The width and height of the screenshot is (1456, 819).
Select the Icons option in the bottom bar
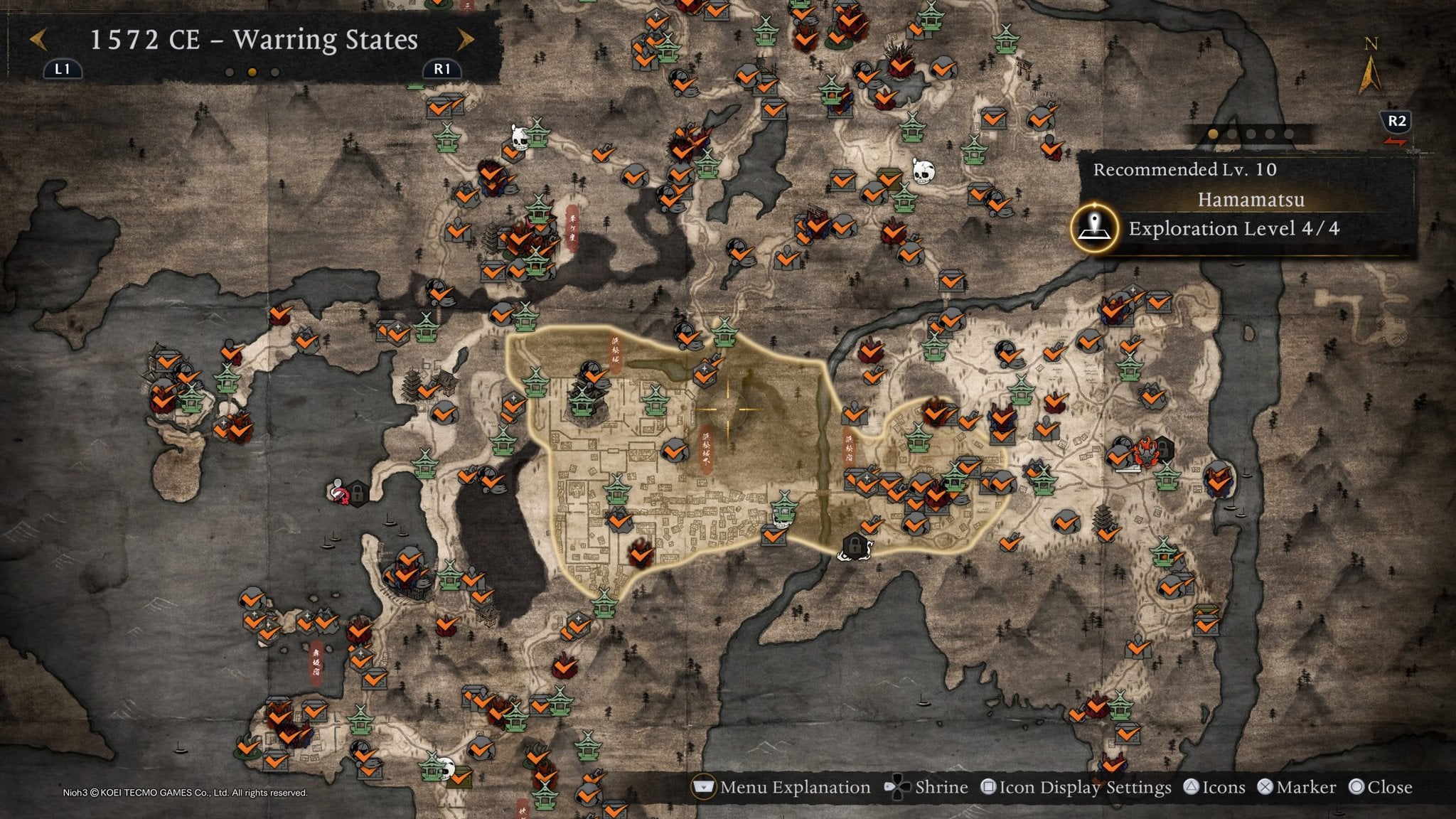coord(1214,787)
